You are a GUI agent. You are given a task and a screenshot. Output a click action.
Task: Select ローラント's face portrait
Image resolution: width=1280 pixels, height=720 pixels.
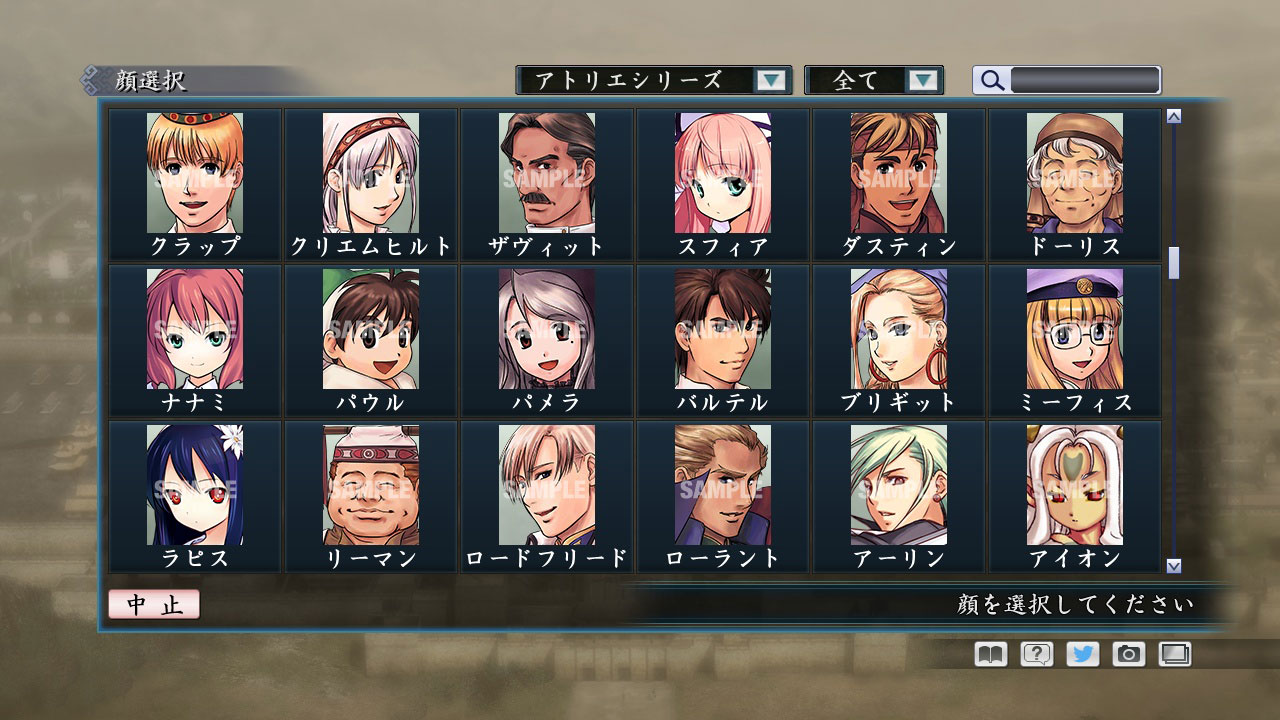722,487
